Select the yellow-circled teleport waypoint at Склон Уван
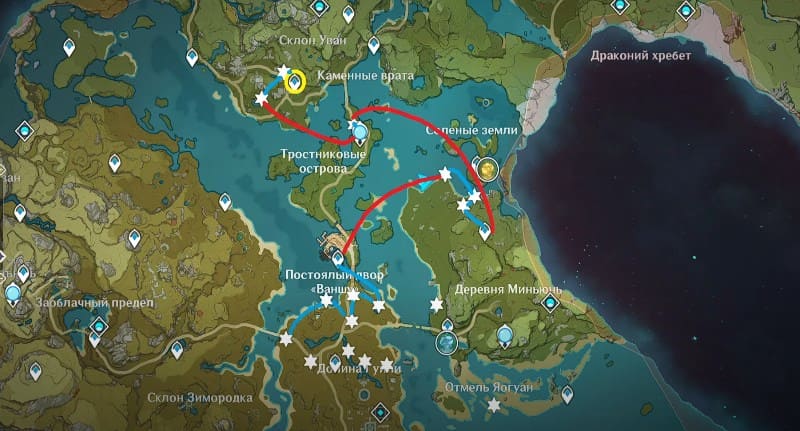Screen dimensions: 800x431 [x=295, y=83]
